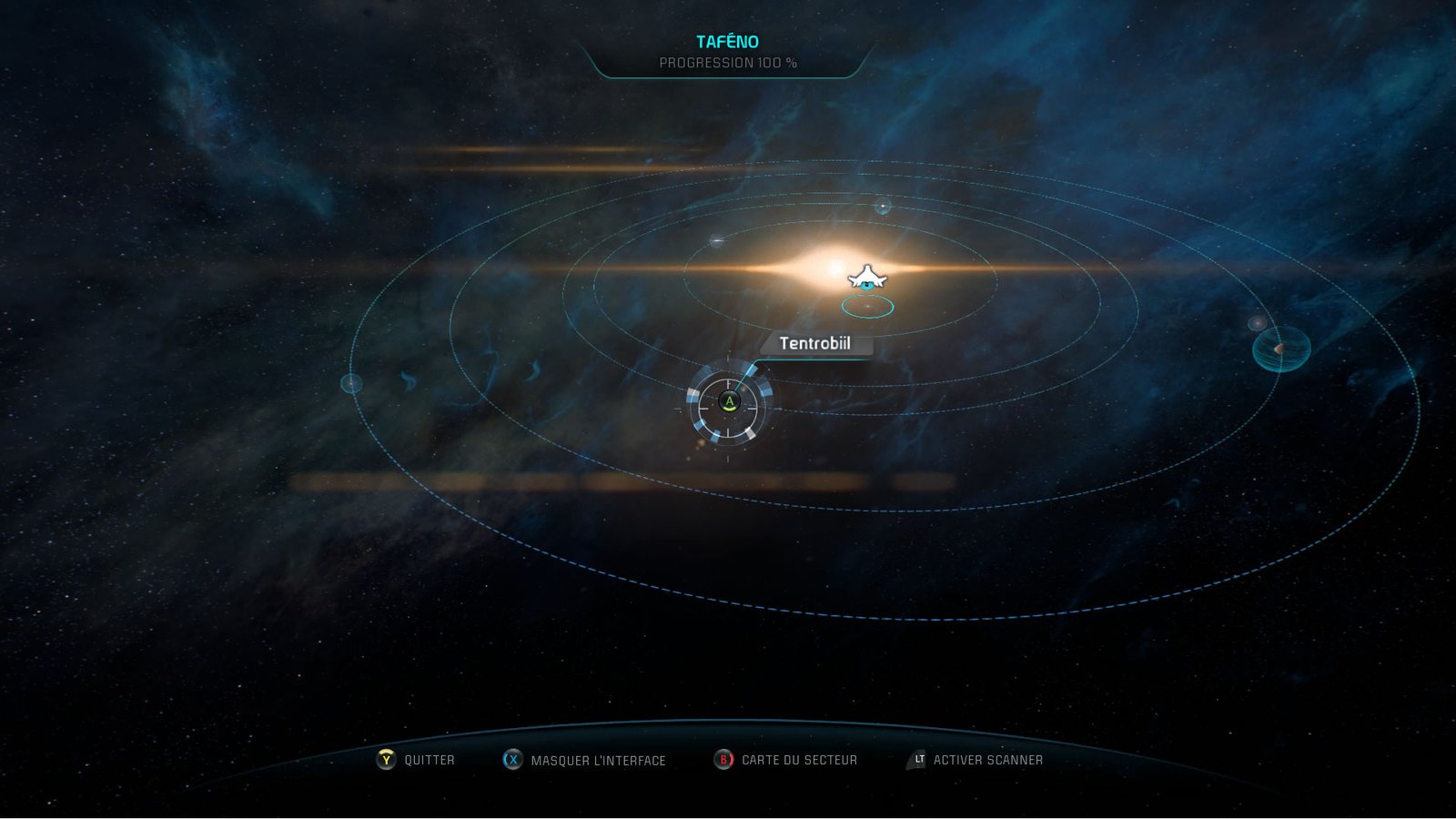Click the Taféno system header

[x=727, y=40]
